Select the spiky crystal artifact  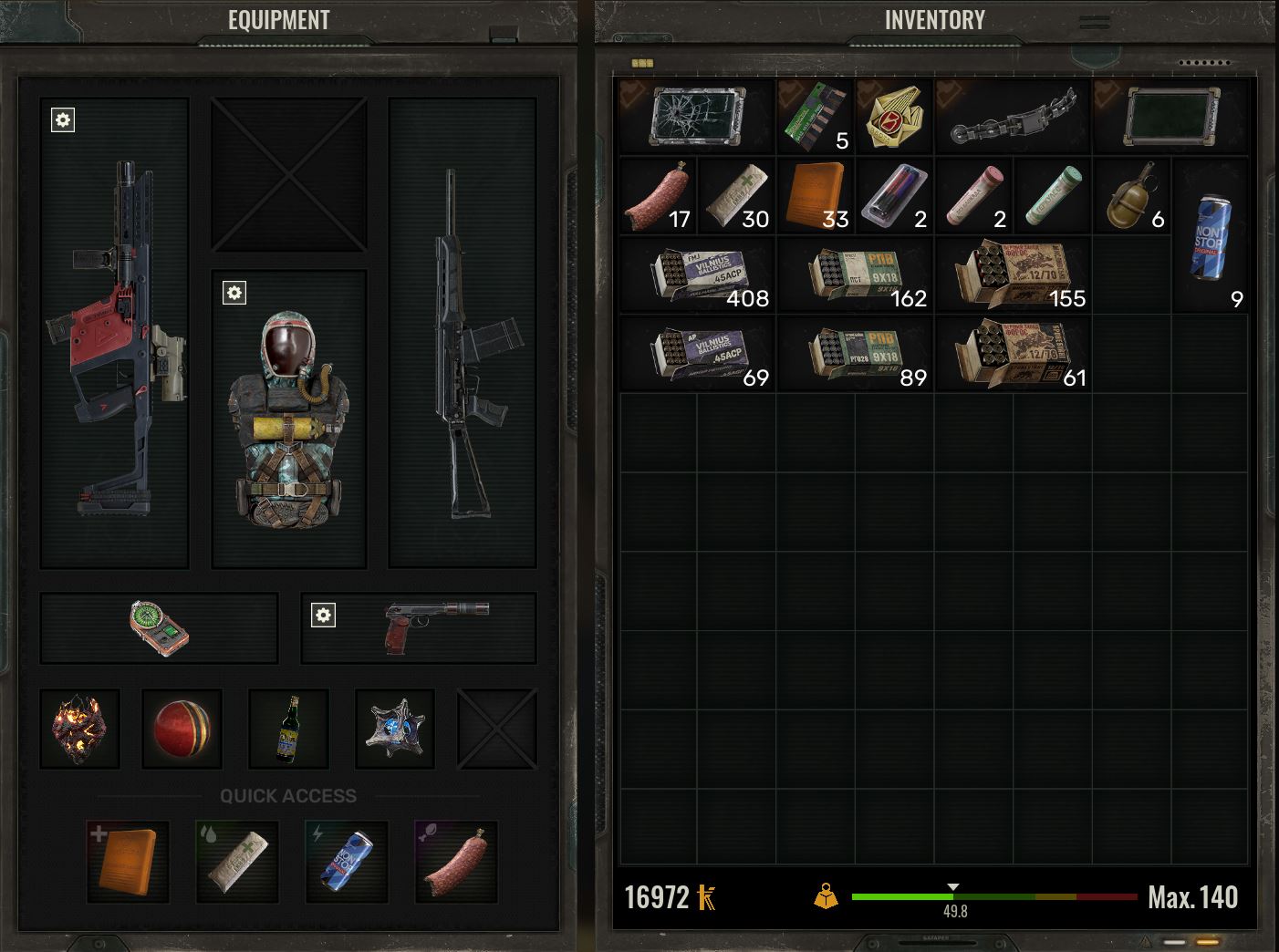(395, 729)
